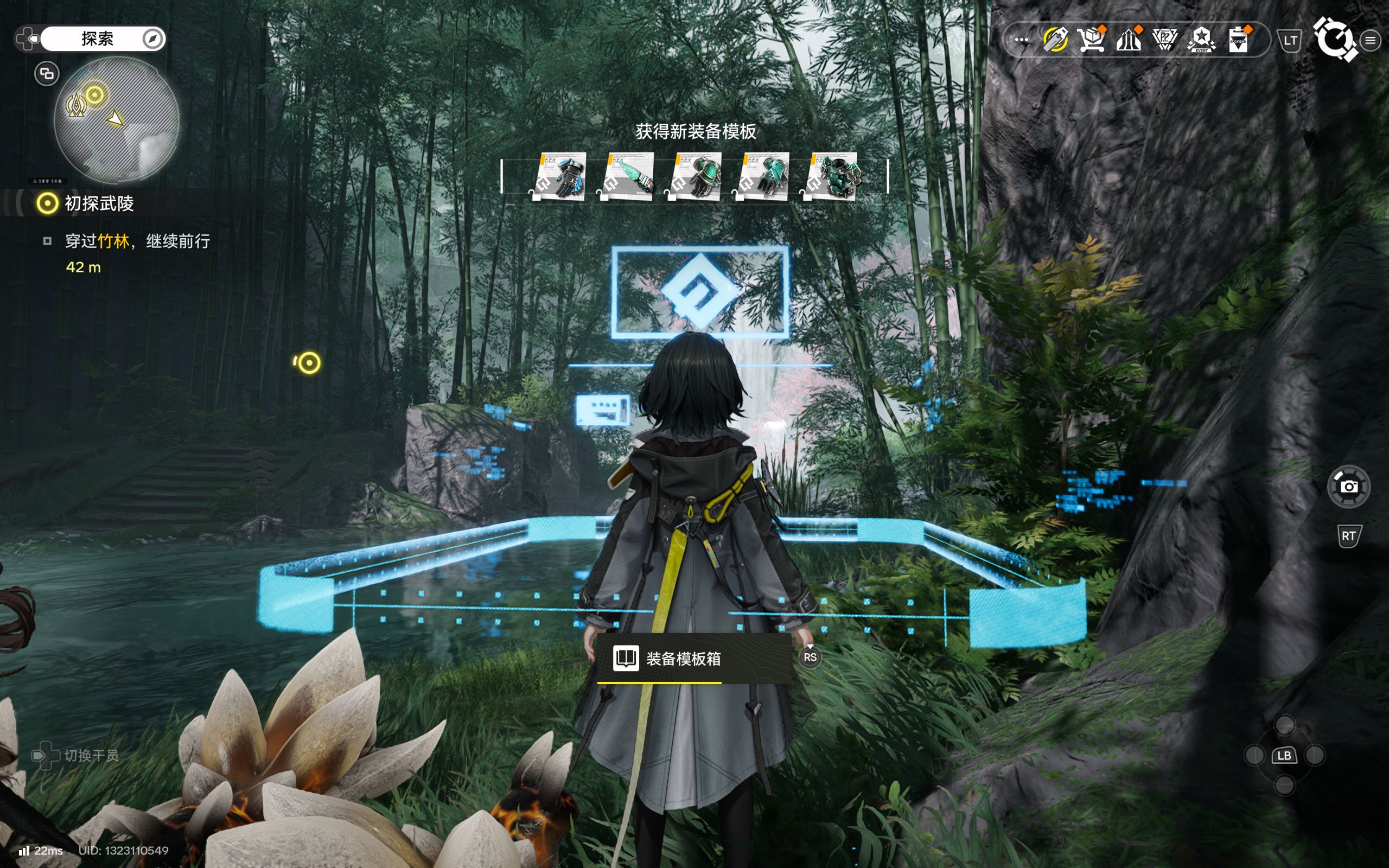Select the 初探武陵 quest tracker

point(99,203)
